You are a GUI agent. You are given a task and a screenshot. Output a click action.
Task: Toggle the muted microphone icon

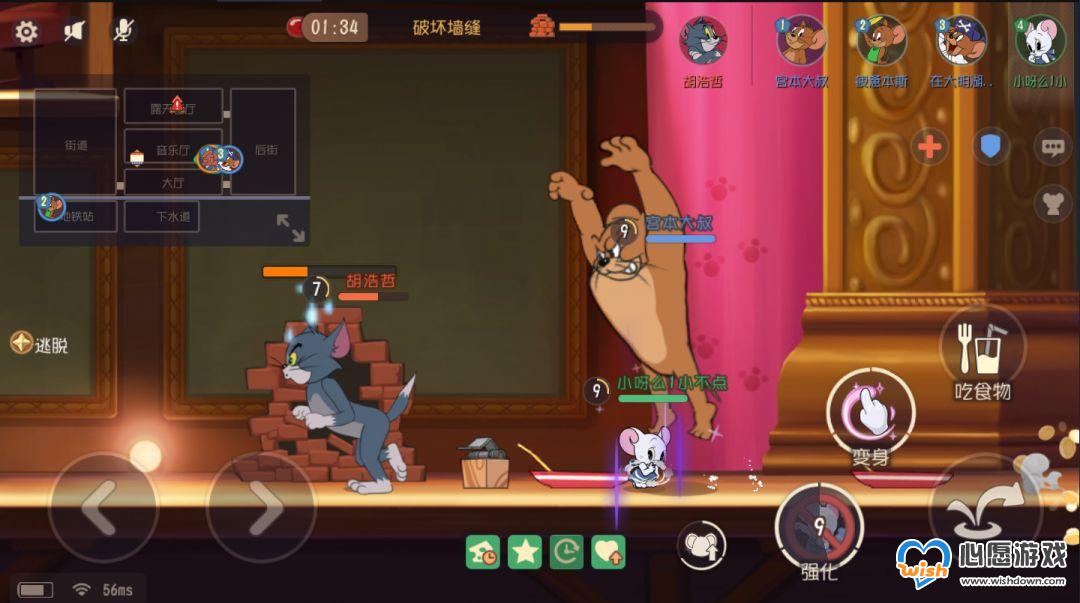[x=122, y=31]
